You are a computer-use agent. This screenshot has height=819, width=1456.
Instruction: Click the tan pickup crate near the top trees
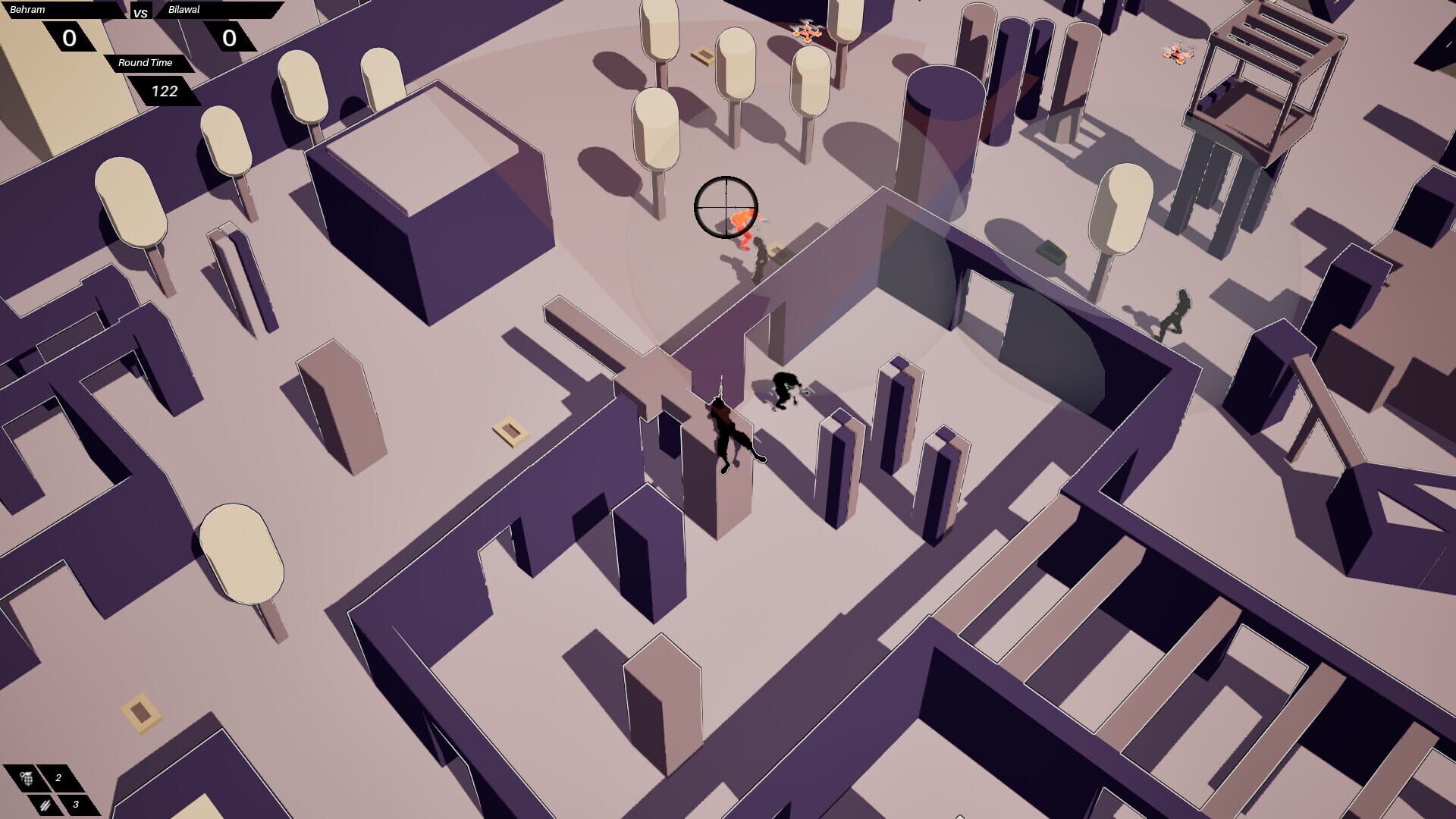coord(702,55)
